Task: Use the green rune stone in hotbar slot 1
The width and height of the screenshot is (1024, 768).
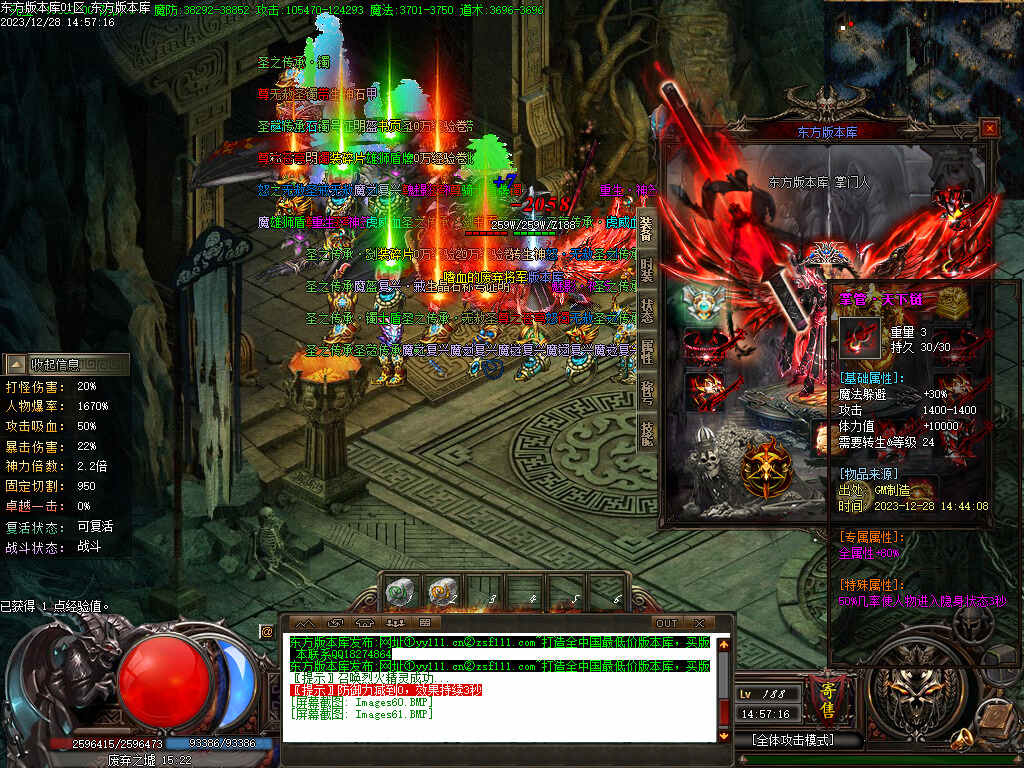Action: [400, 593]
